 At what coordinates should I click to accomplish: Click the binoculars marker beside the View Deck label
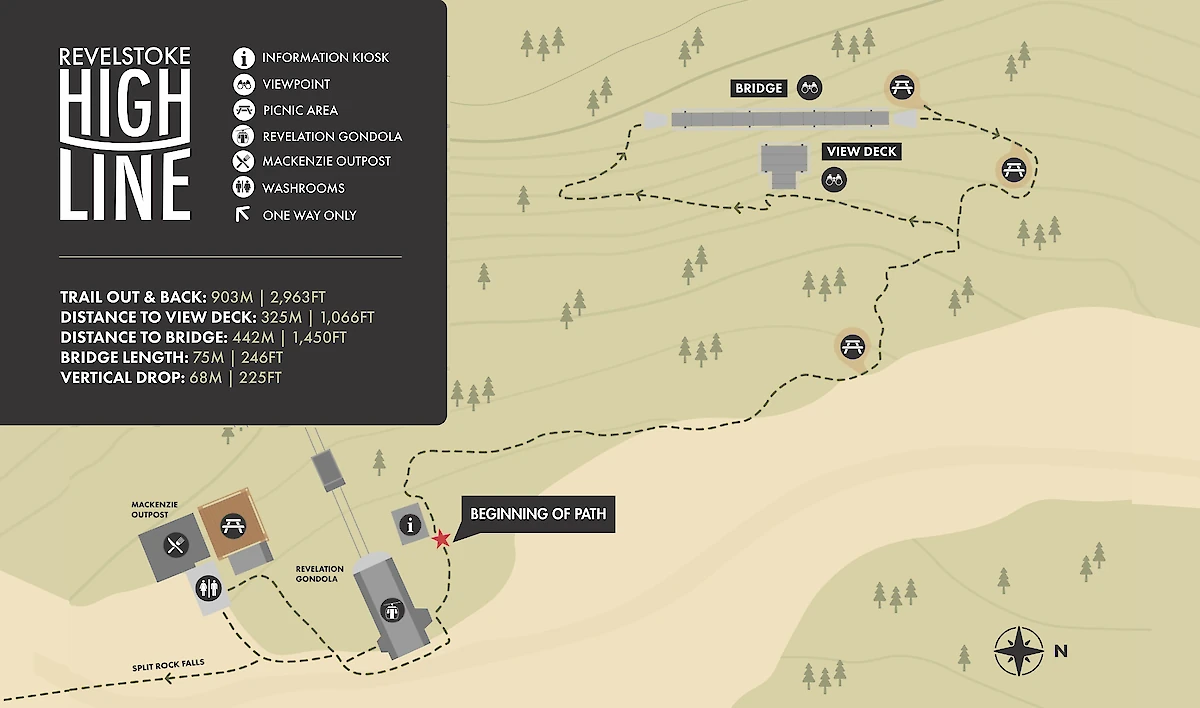[833, 179]
